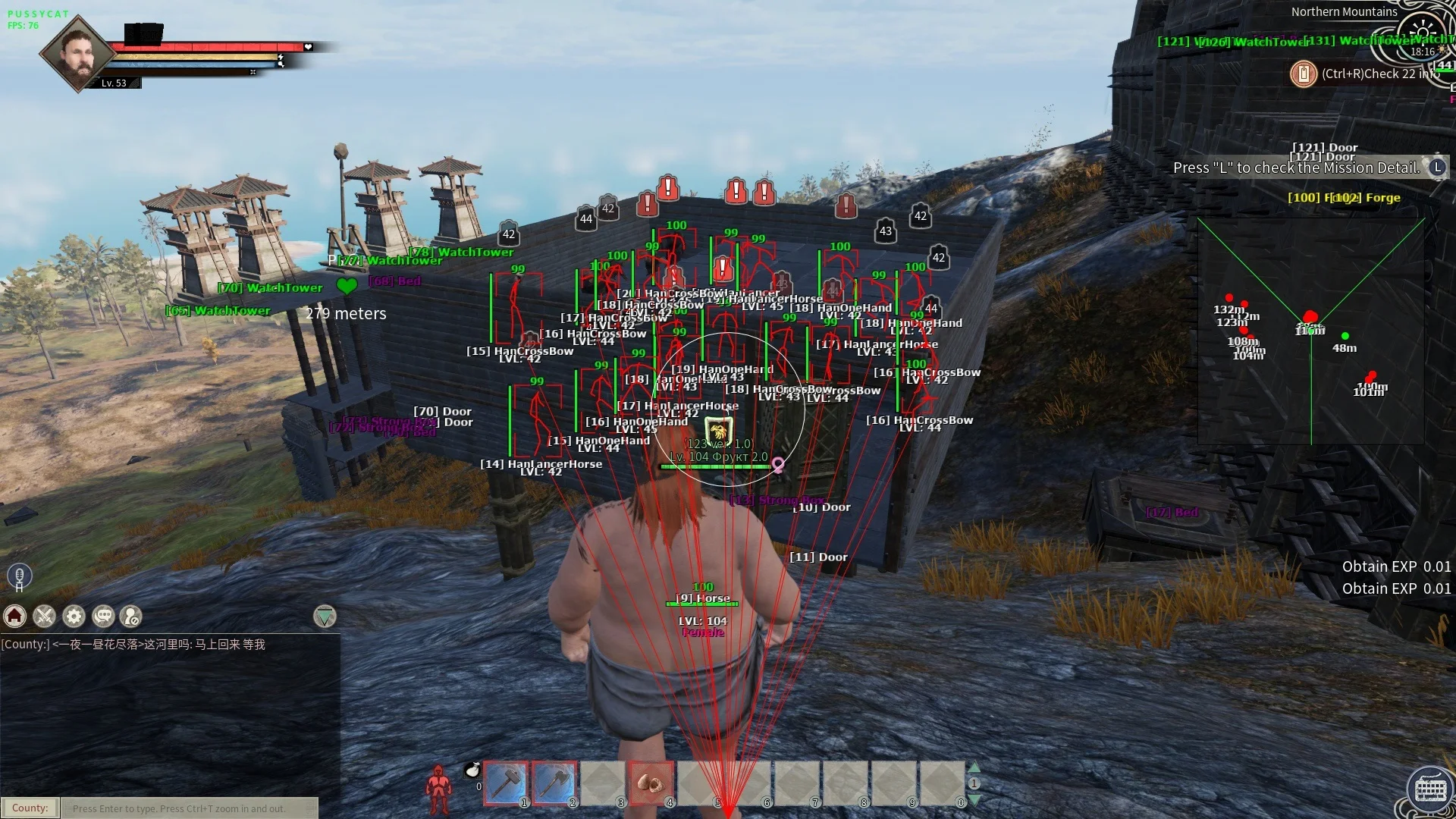Click the speech bubbles chat icon
Screen dimensions: 1456x819
103,617
